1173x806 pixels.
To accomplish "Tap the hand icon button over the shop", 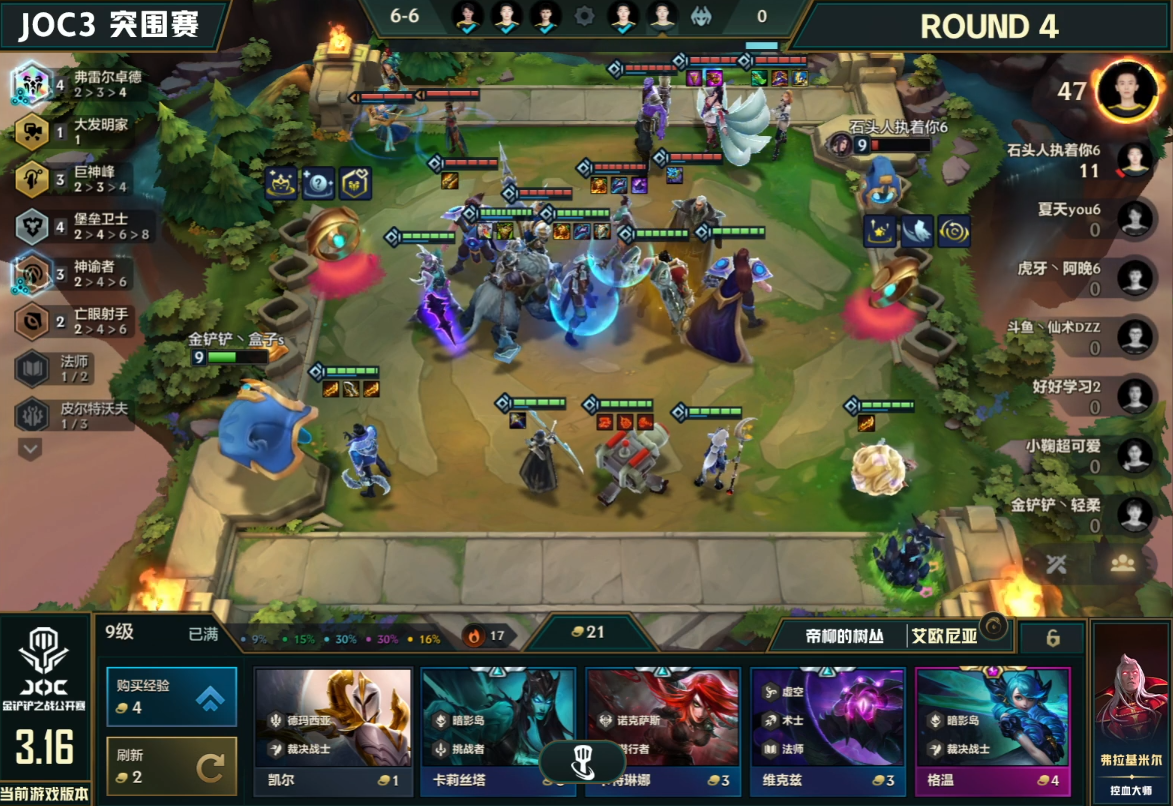I will pos(584,763).
